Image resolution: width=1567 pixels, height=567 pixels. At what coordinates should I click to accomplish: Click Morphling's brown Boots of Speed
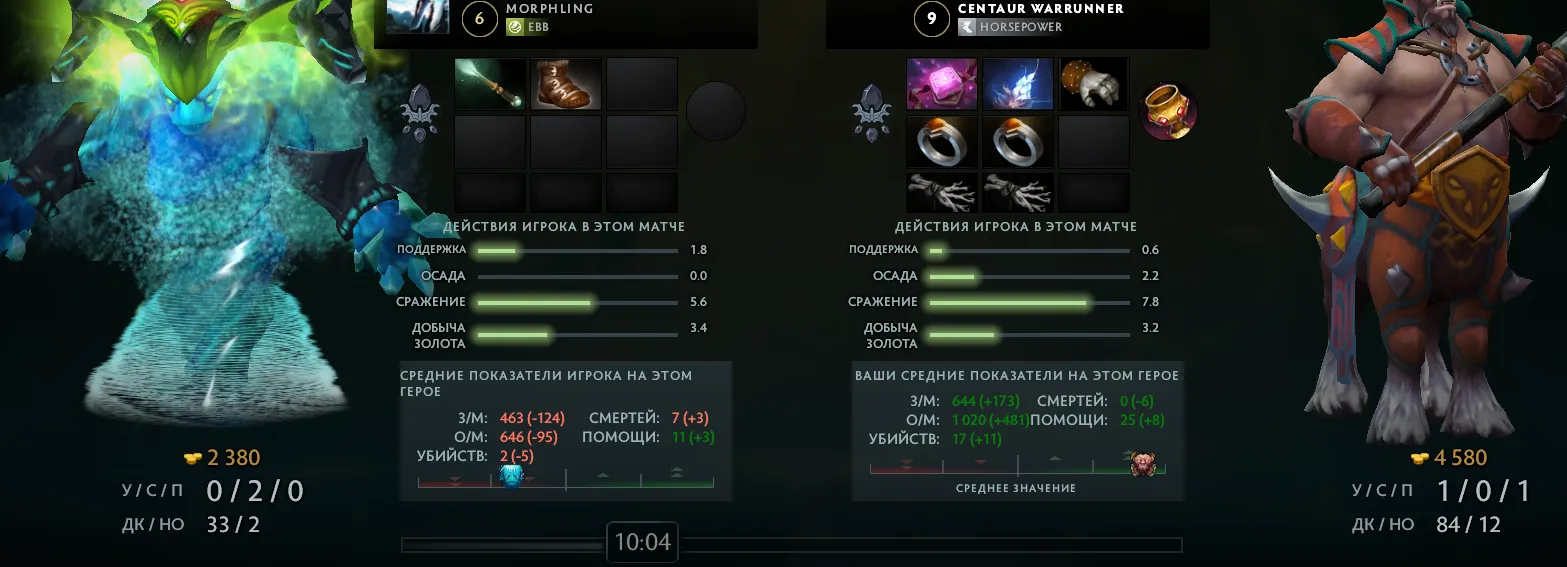click(566, 84)
